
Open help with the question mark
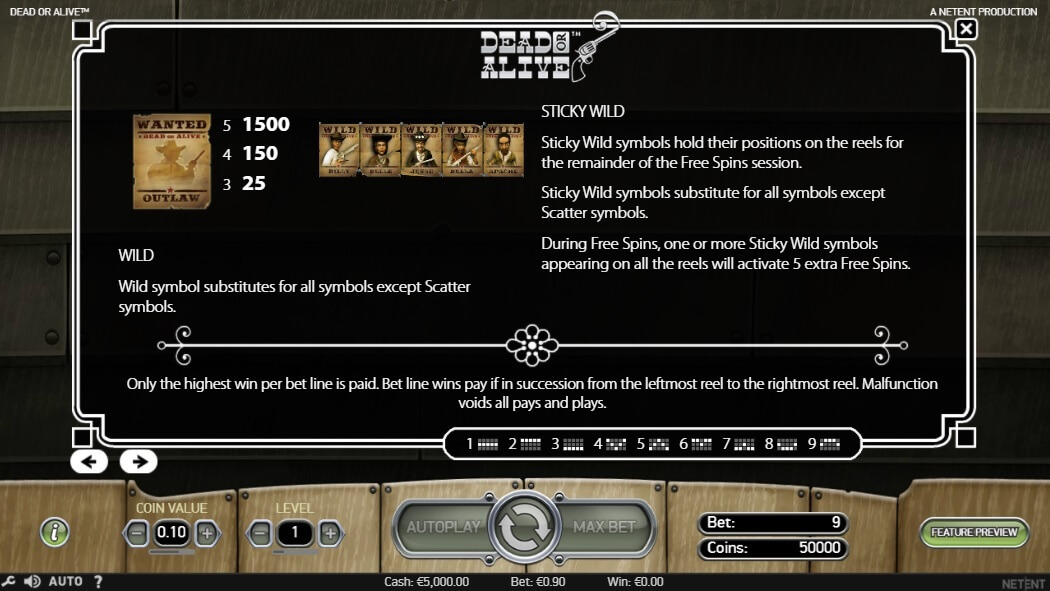(98, 581)
